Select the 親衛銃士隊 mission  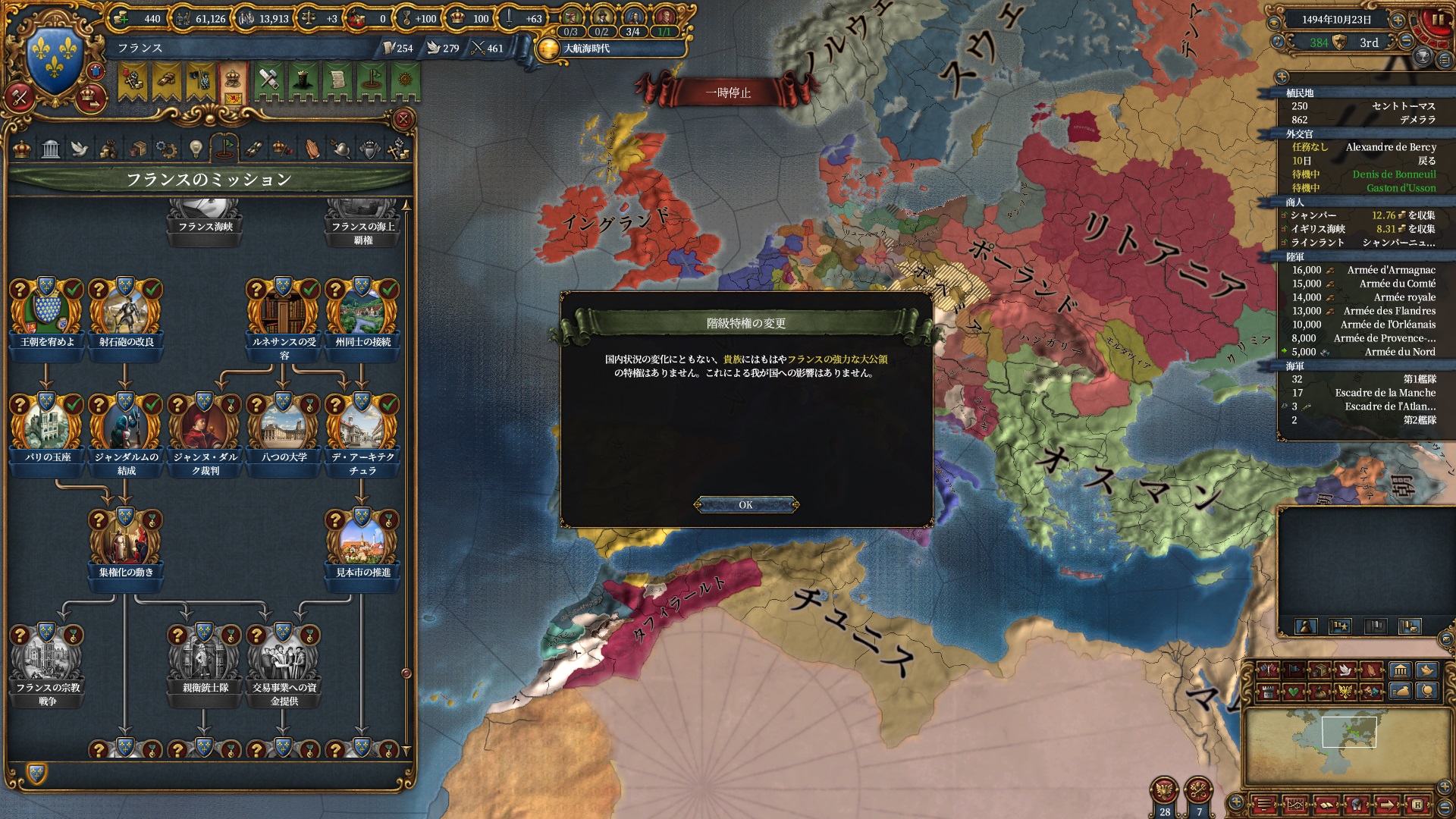205,658
